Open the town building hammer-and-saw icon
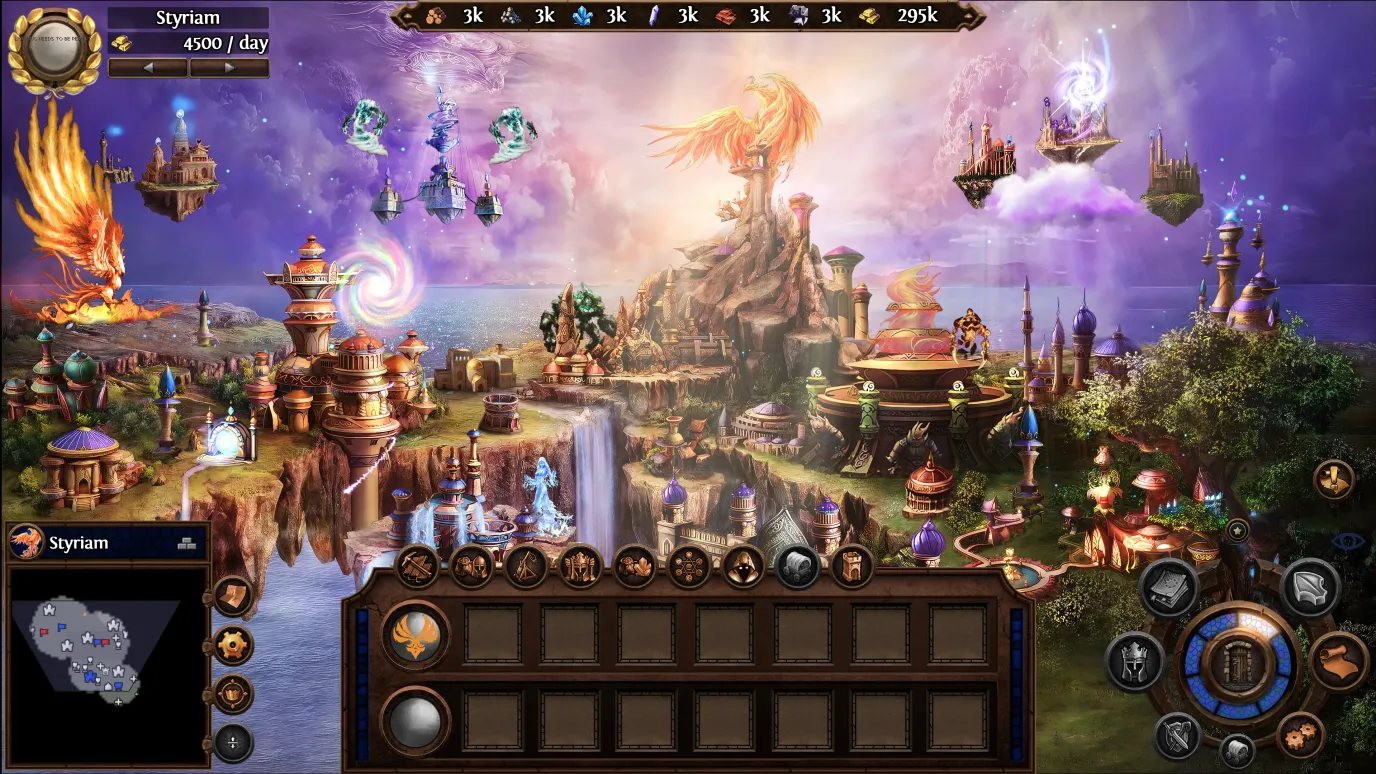This screenshot has height=774, width=1376. 418,566
